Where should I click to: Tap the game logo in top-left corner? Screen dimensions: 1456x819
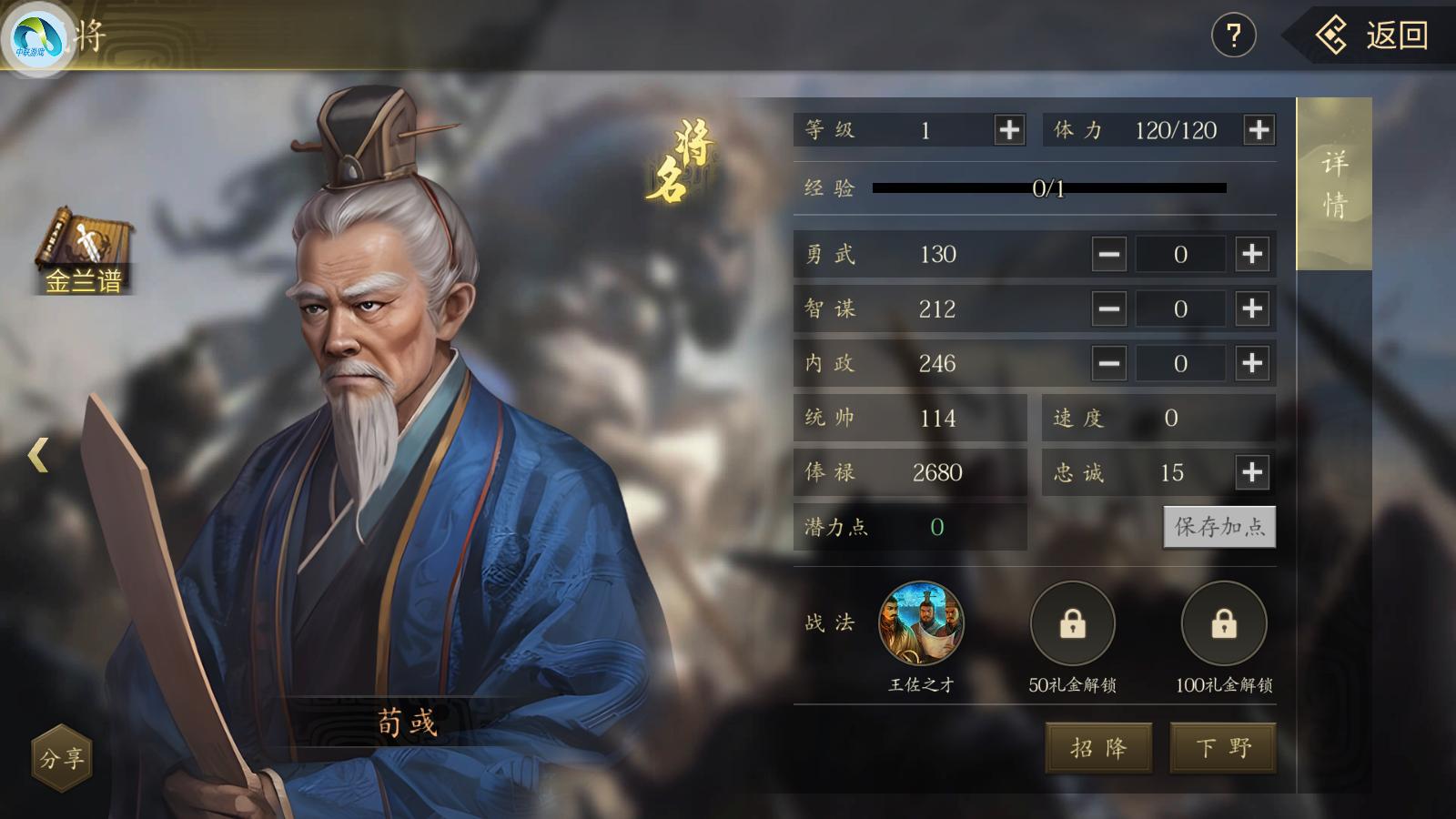click(x=38, y=36)
